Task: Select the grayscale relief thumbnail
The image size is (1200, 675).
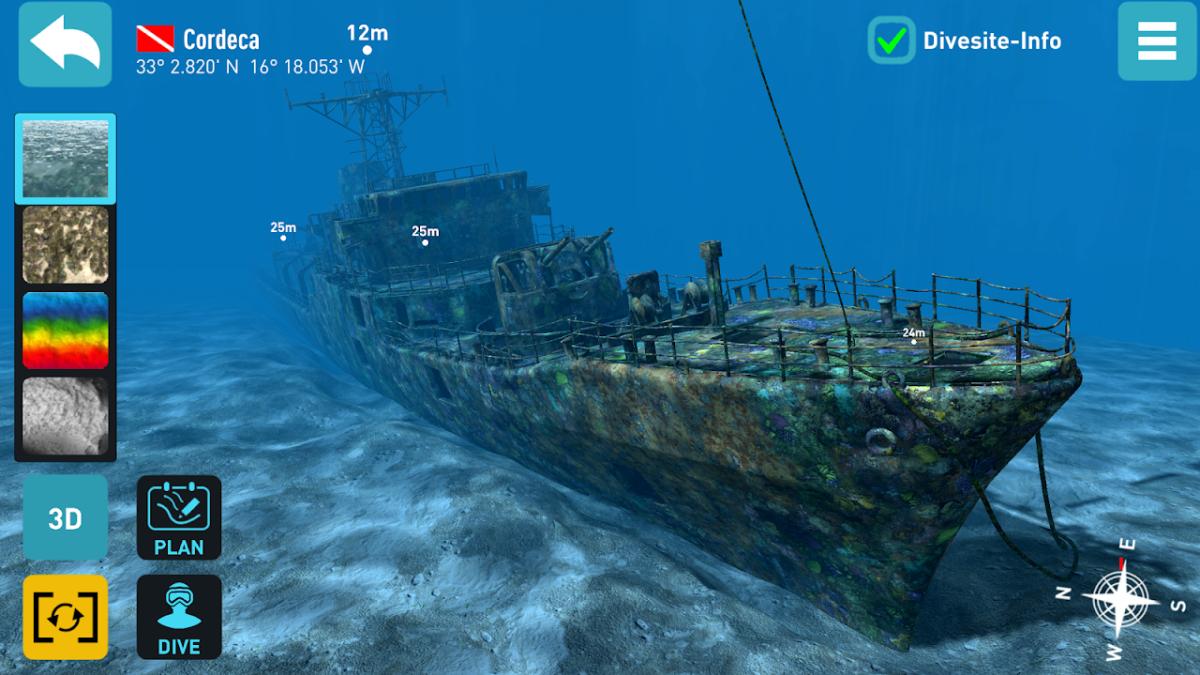Action: click(x=65, y=415)
